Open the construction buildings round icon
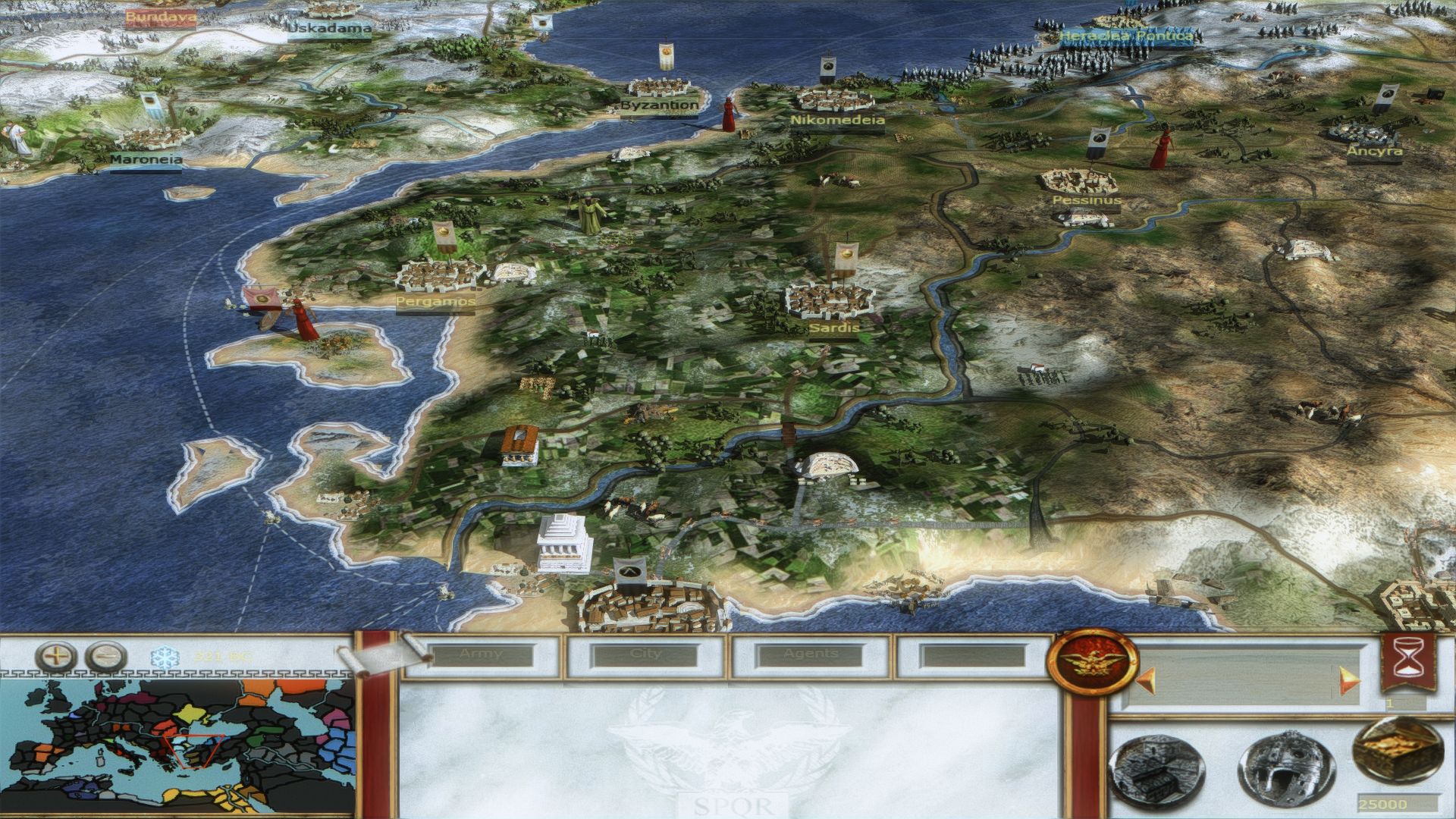The height and width of the screenshot is (819, 1456). tap(1146, 772)
